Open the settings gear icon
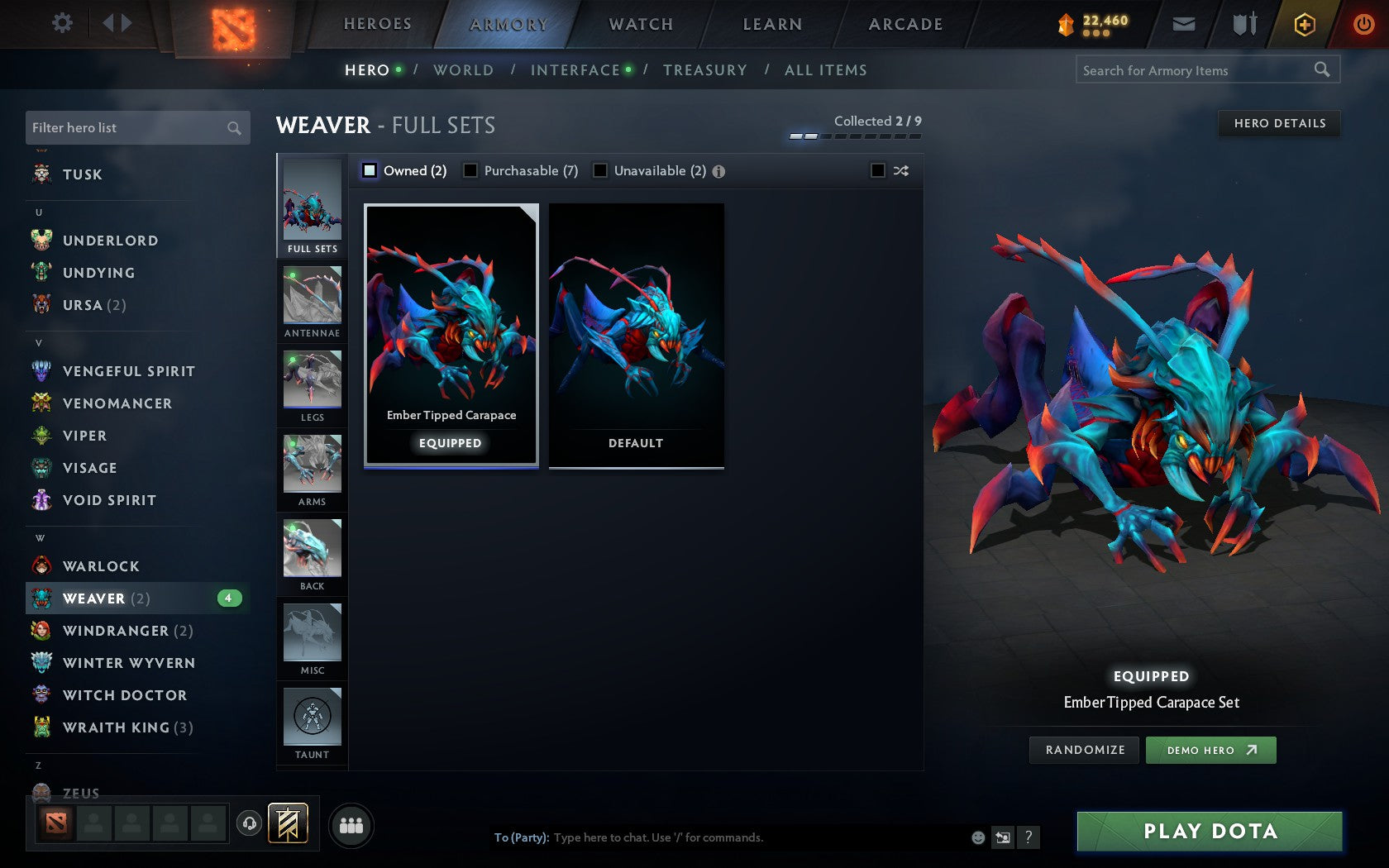Viewport: 1389px width, 868px height. click(60, 23)
